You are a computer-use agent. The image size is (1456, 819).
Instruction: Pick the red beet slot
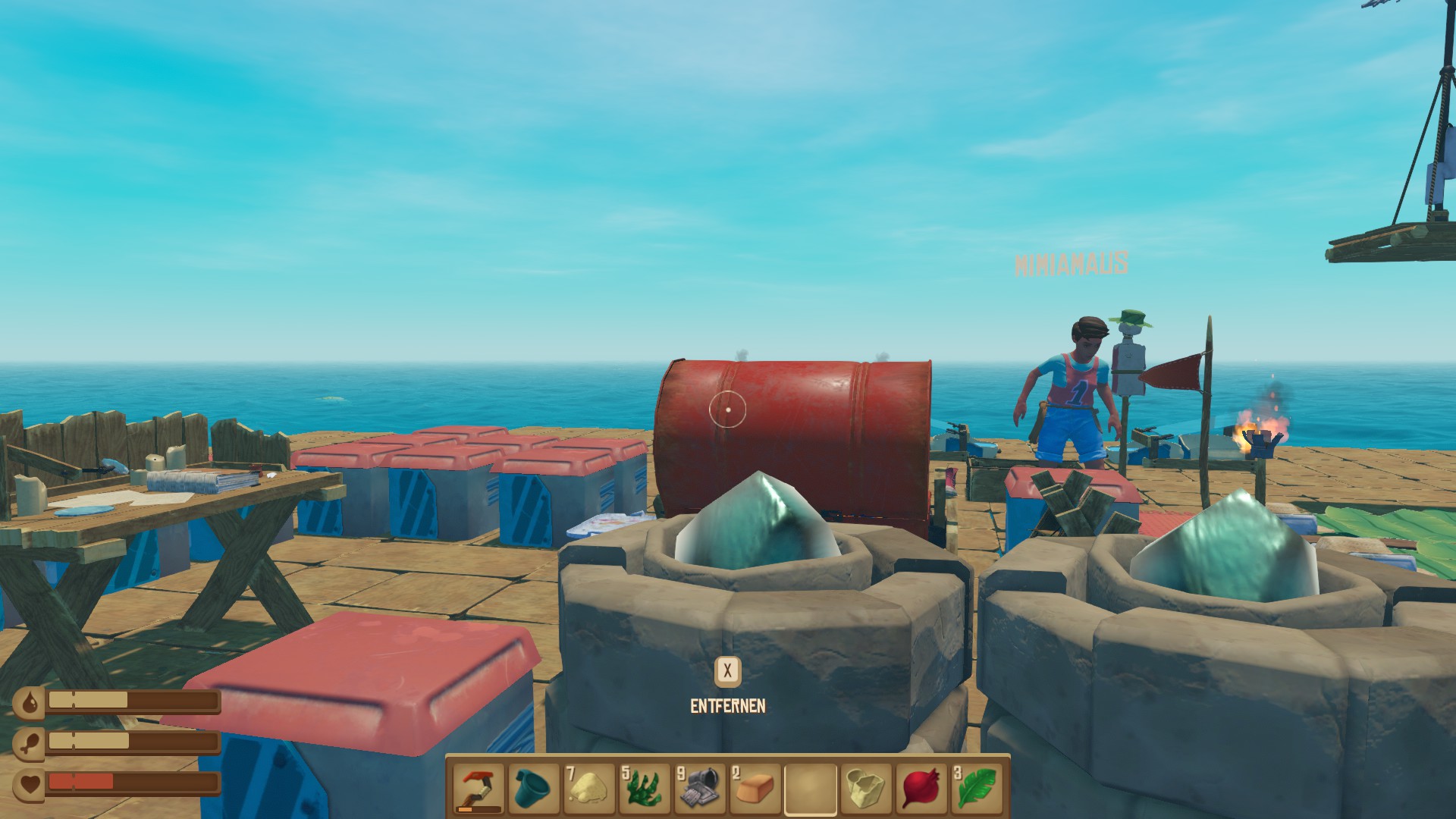tap(921, 789)
